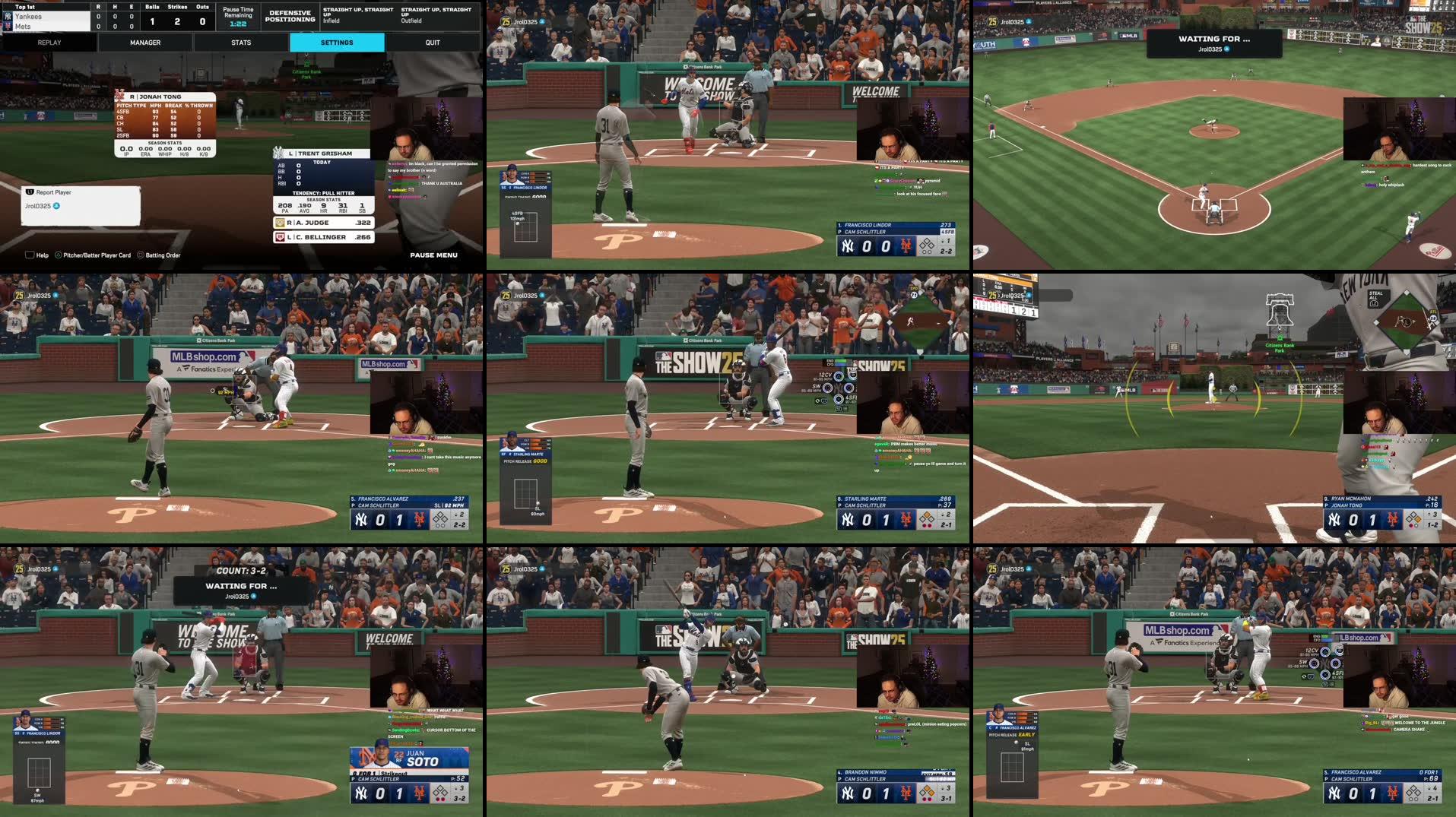Open the MANAGER tab

click(x=145, y=43)
